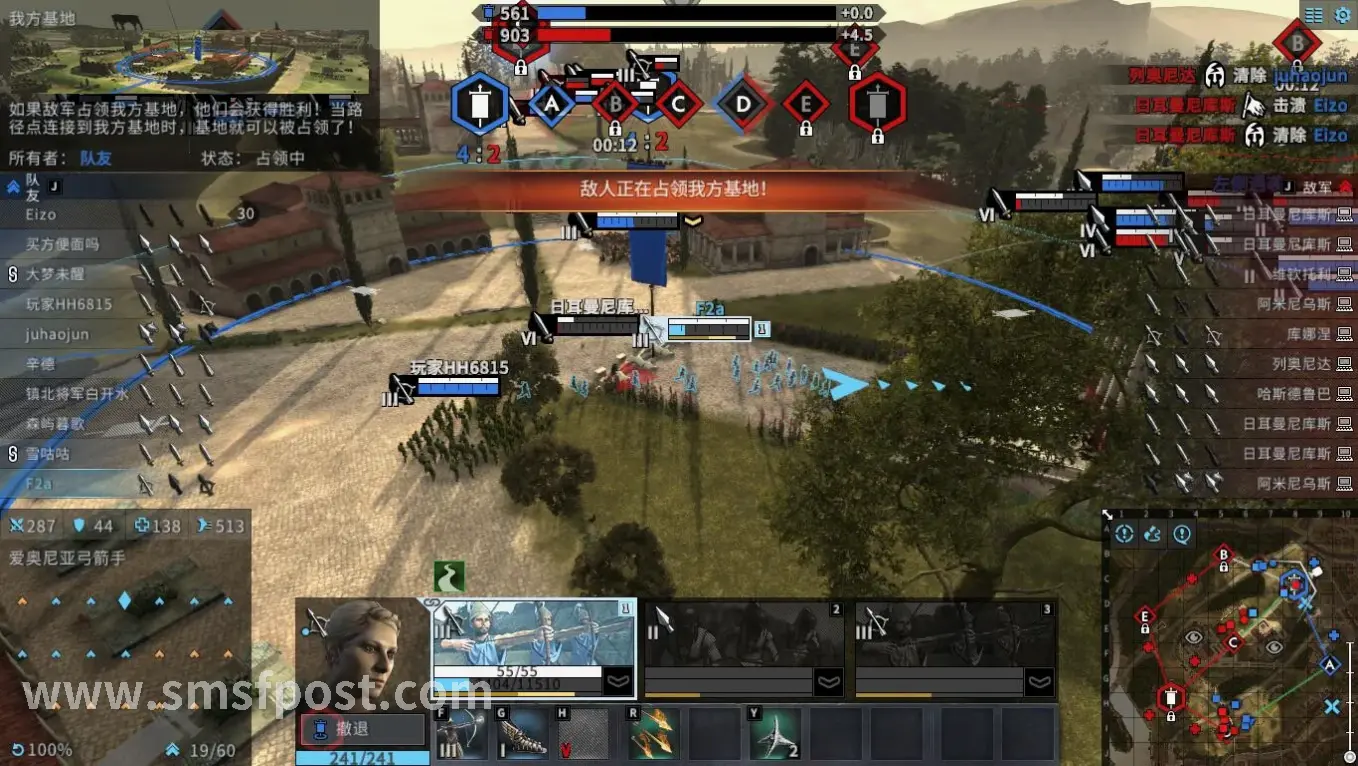
Task: Click the minimap attention ping button
Action: coord(1124,534)
